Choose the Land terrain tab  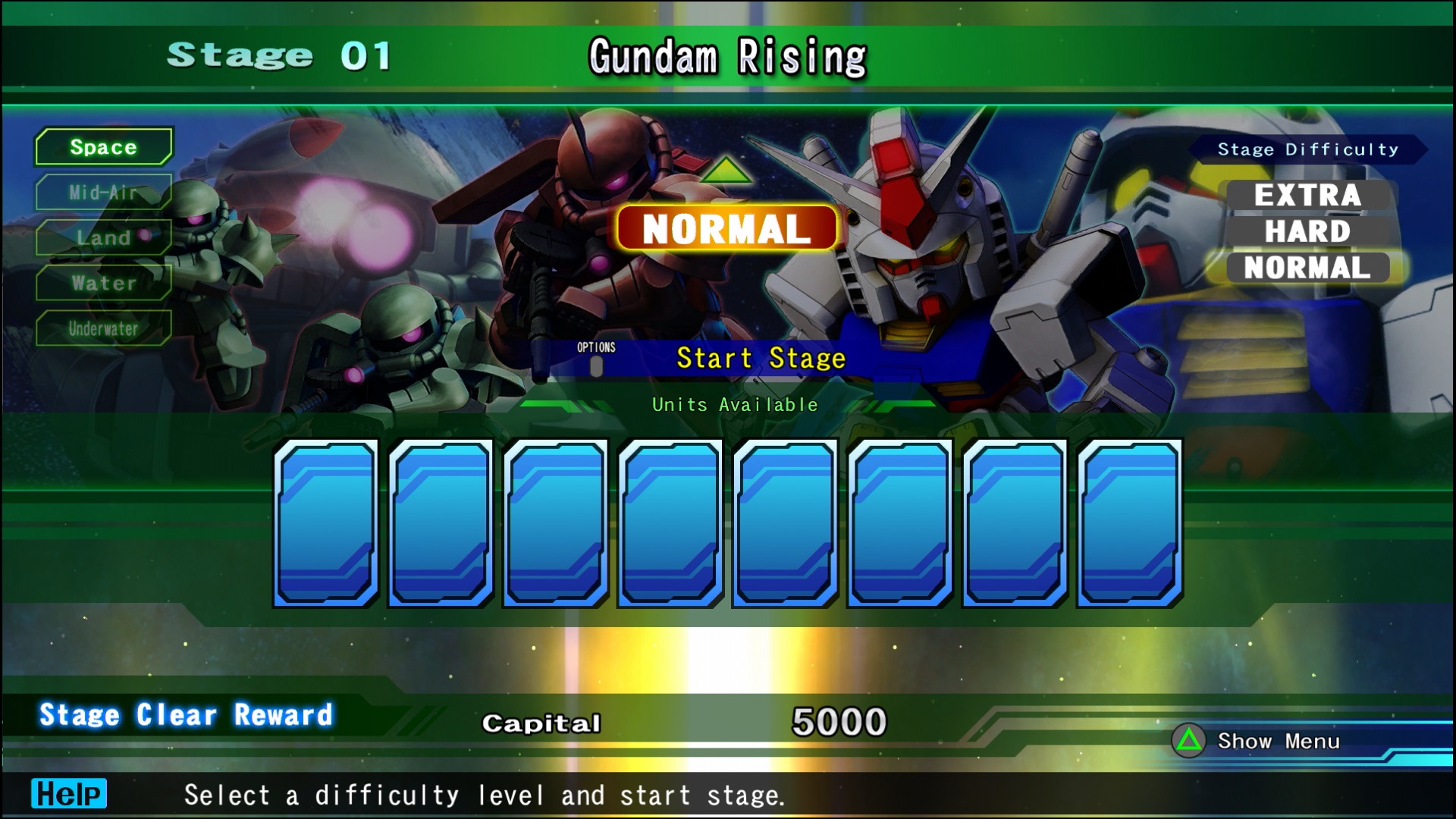[x=104, y=237]
